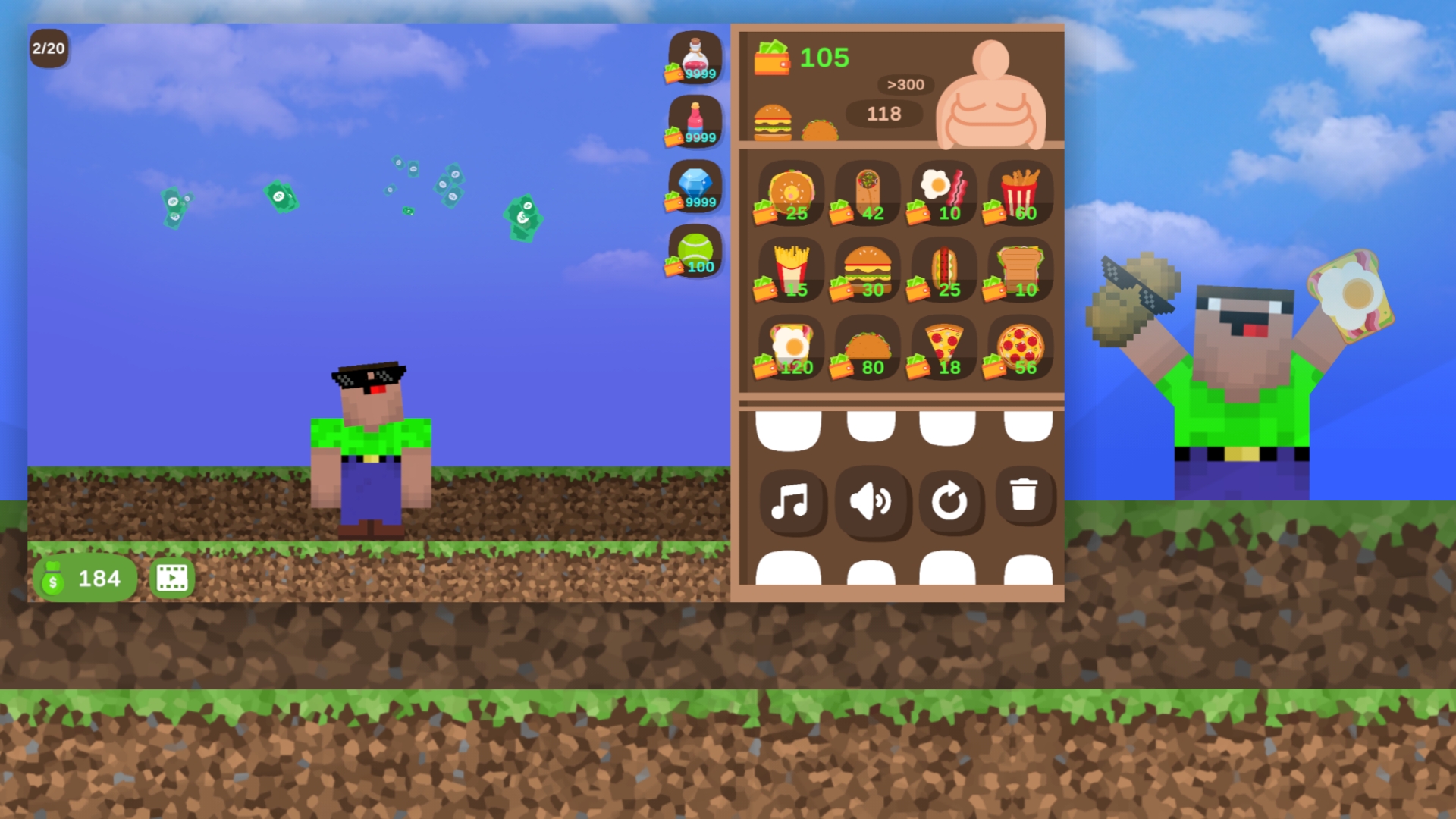Toggle the music on or off
Screen dimensions: 1456x819
[792, 502]
